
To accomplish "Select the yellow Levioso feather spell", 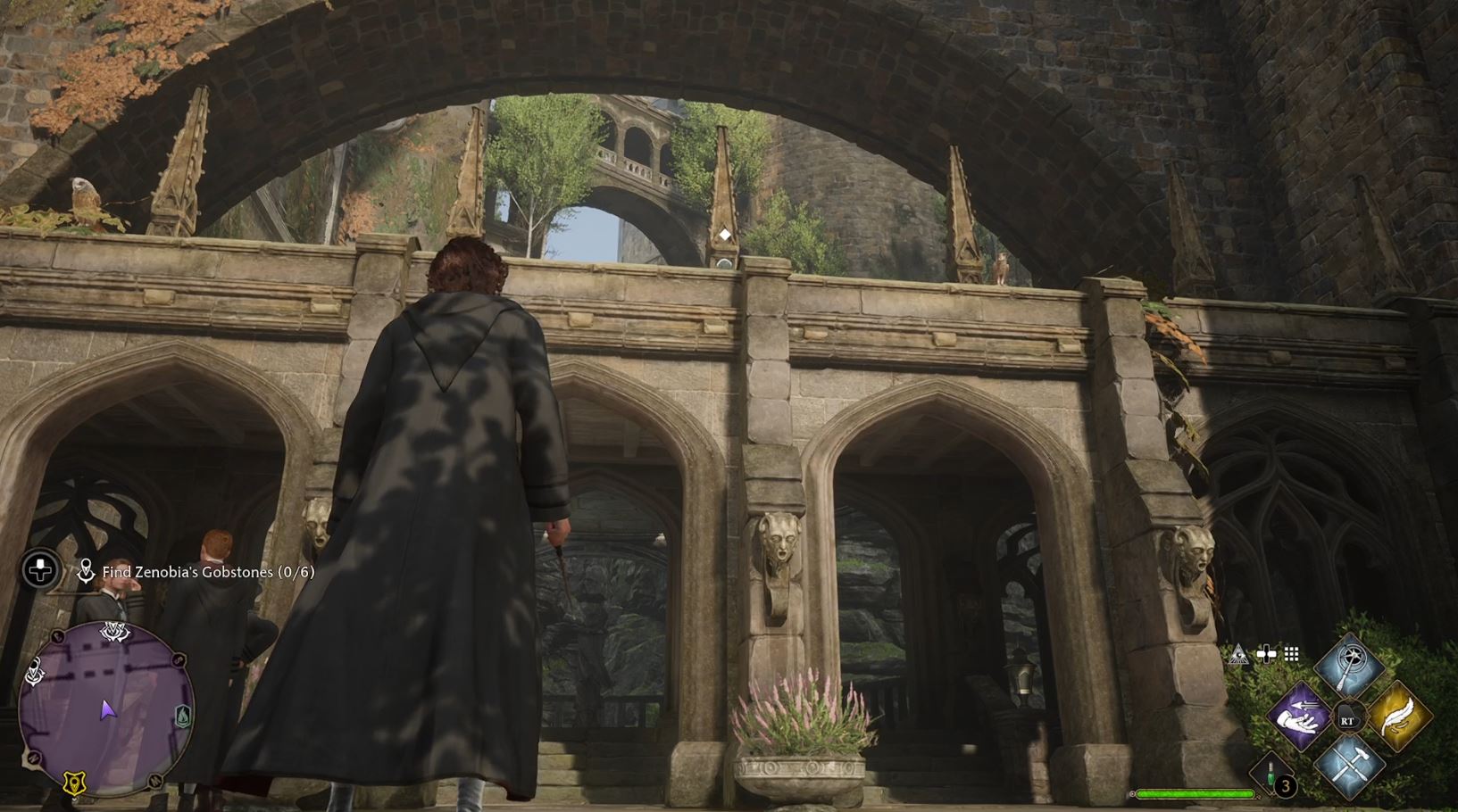I will (1398, 717).
